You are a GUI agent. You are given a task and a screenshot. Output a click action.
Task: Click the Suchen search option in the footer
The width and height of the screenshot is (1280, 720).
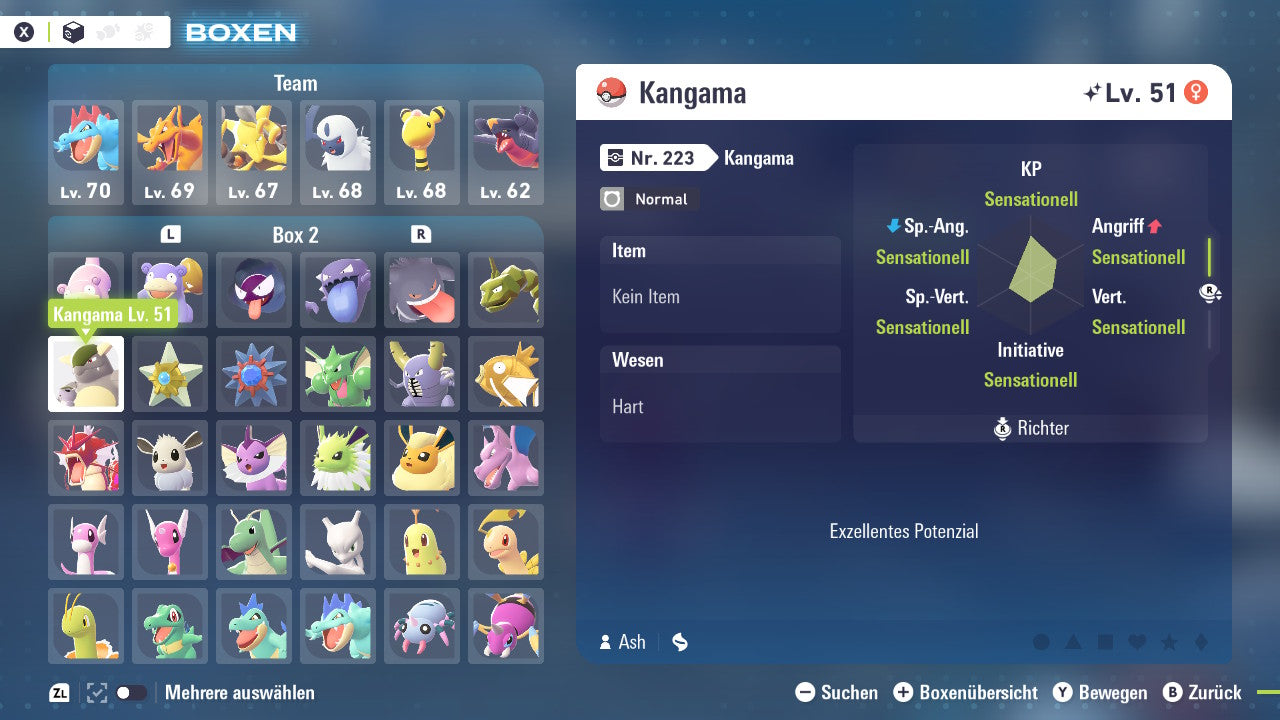(x=837, y=692)
